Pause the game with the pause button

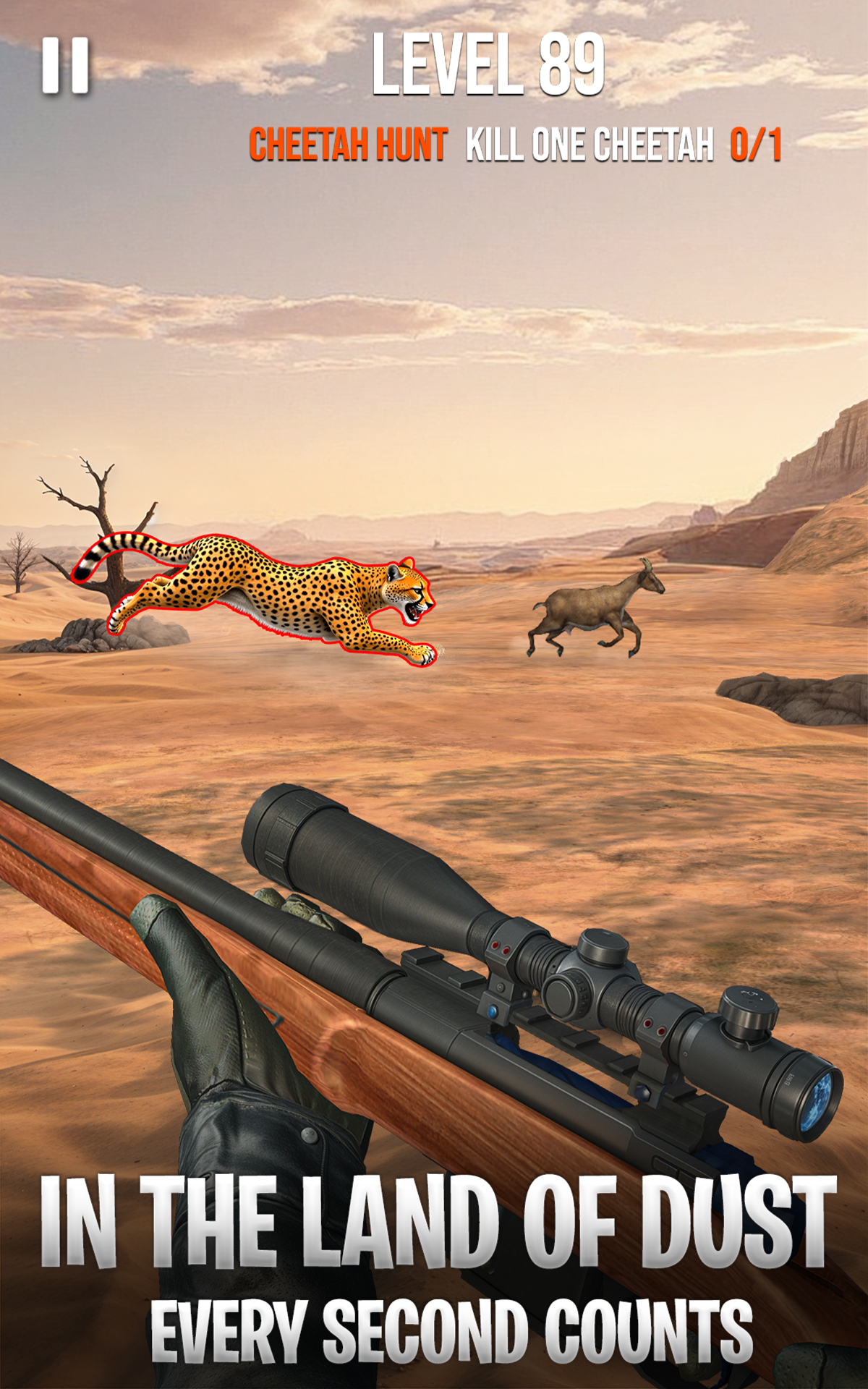pyautogui.click(x=65, y=66)
